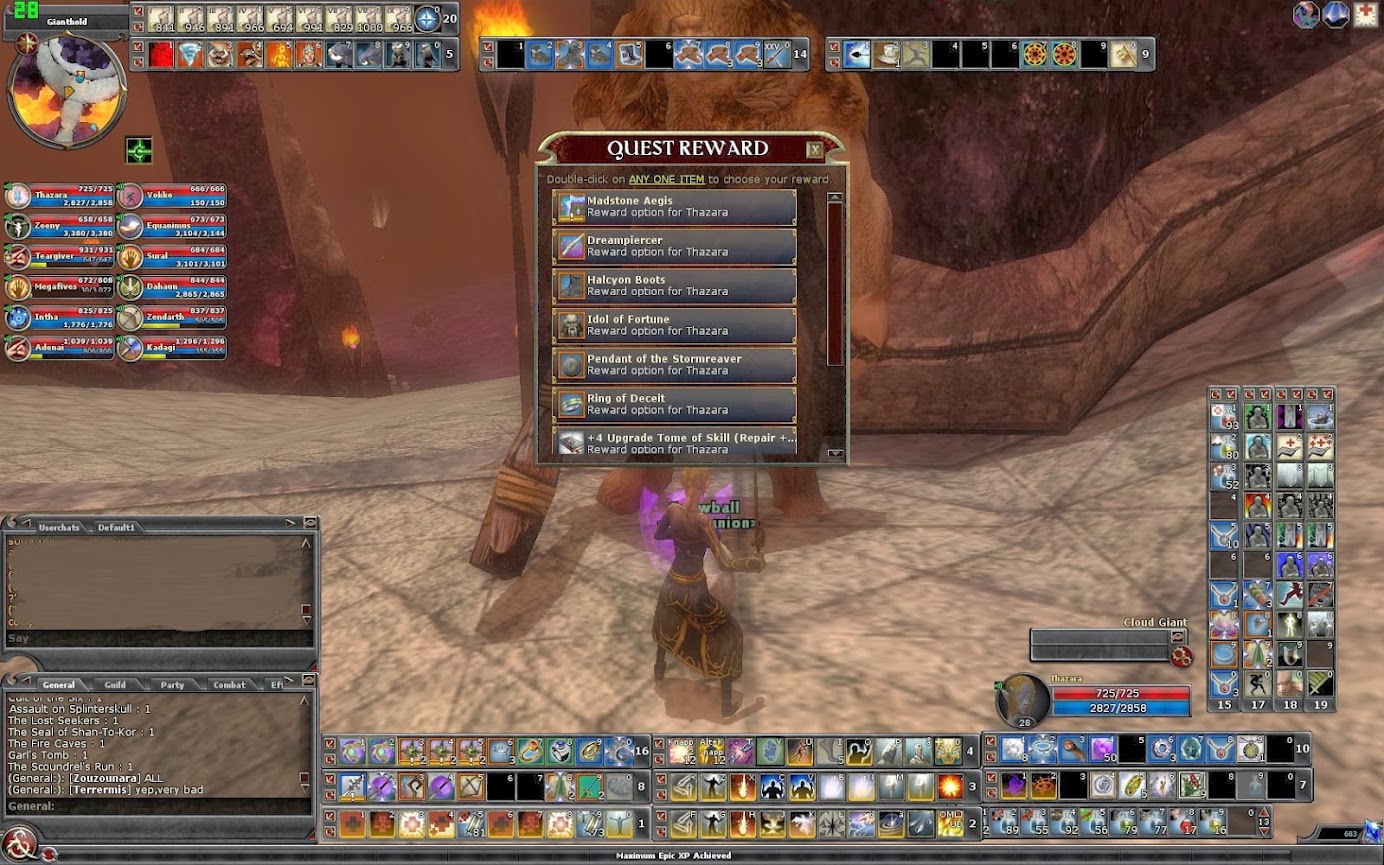1384x865 pixels.
Task: Open the Userchats tab
Action: tap(58, 527)
